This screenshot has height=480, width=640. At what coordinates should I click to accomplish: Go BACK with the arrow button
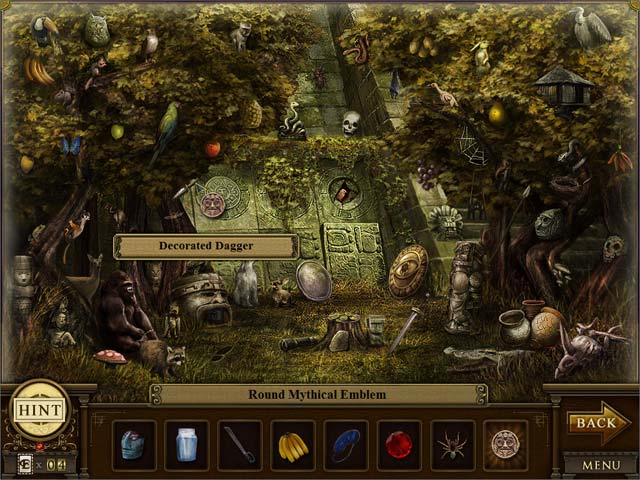(597, 423)
